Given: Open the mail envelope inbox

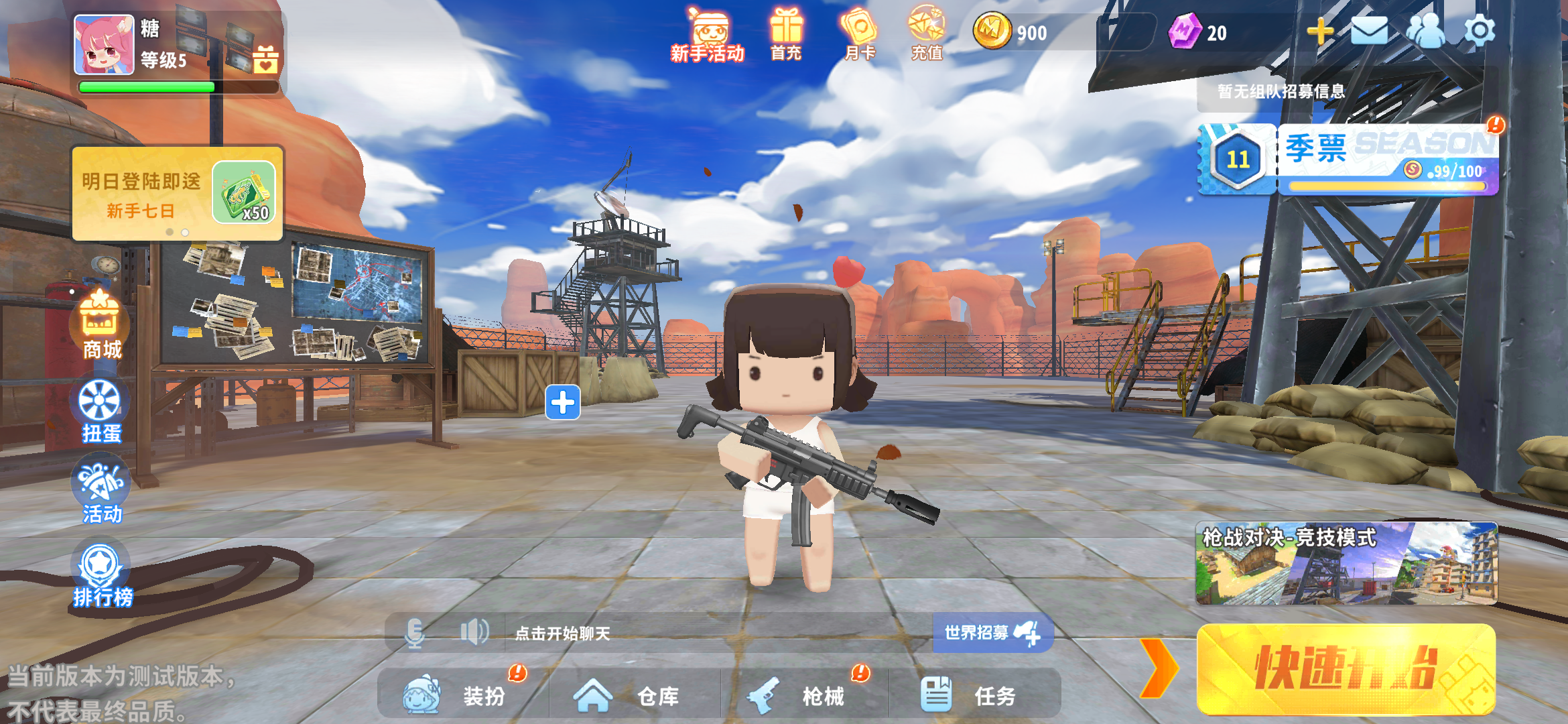Looking at the screenshot, I should click(x=1369, y=31).
